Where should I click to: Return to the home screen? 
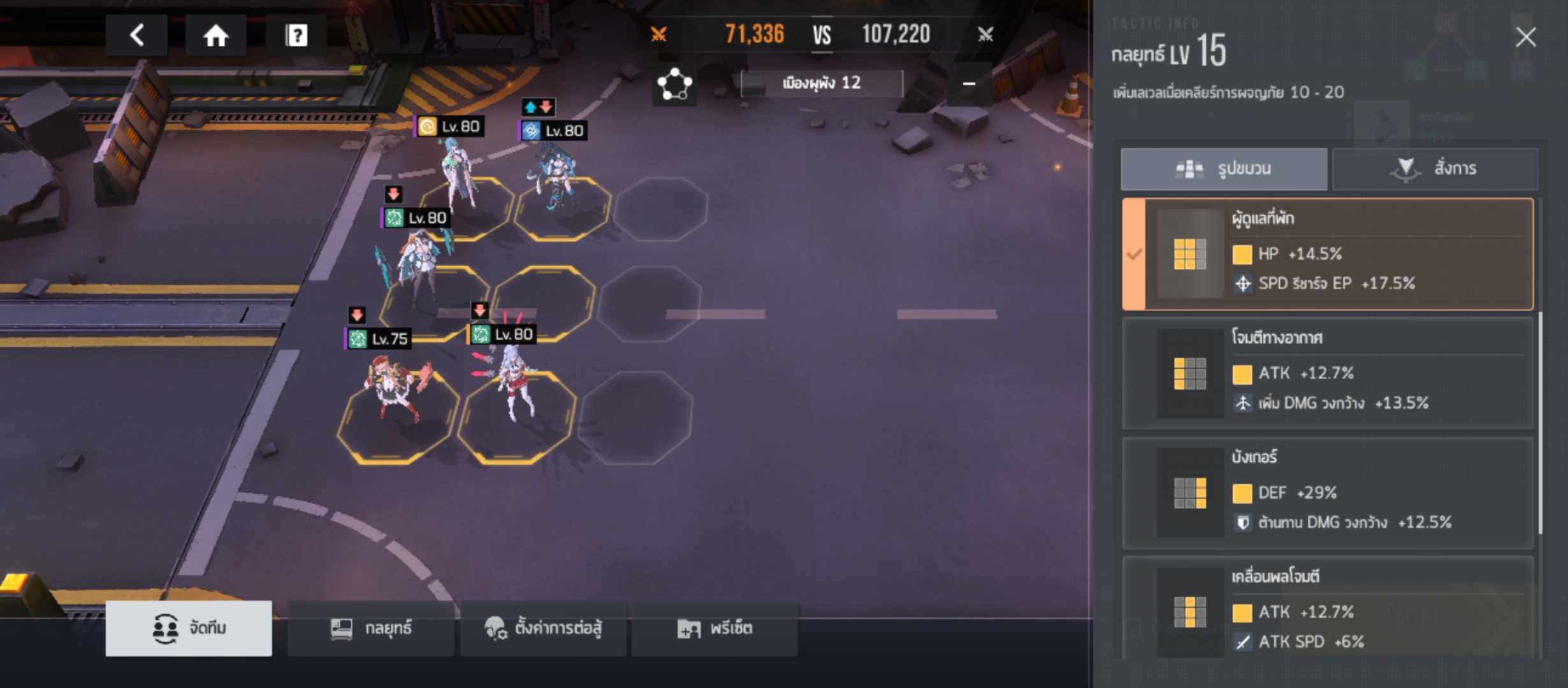point(215,35)
